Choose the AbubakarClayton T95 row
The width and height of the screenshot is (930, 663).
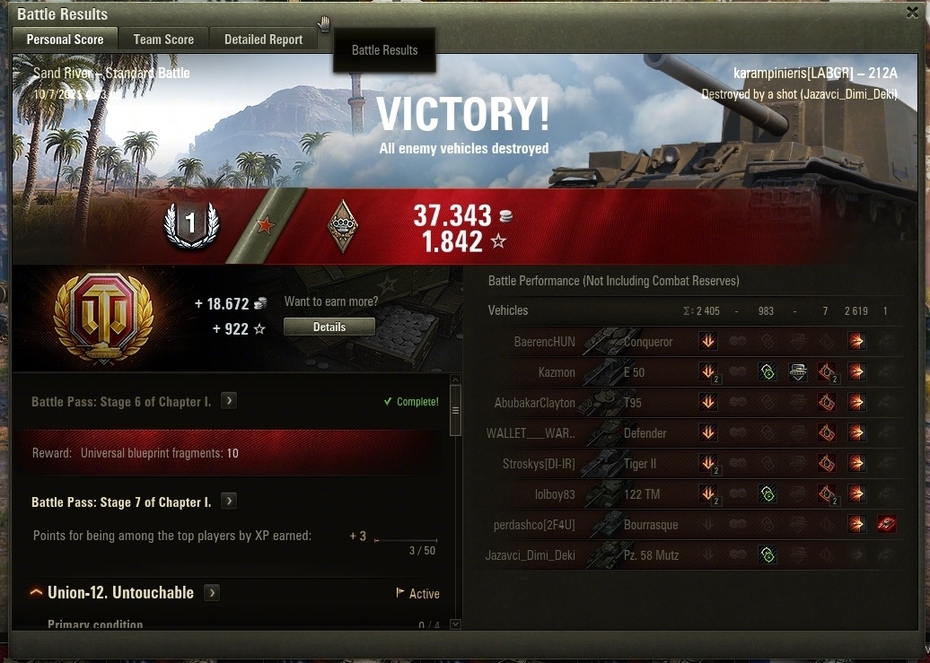point(690,403)
